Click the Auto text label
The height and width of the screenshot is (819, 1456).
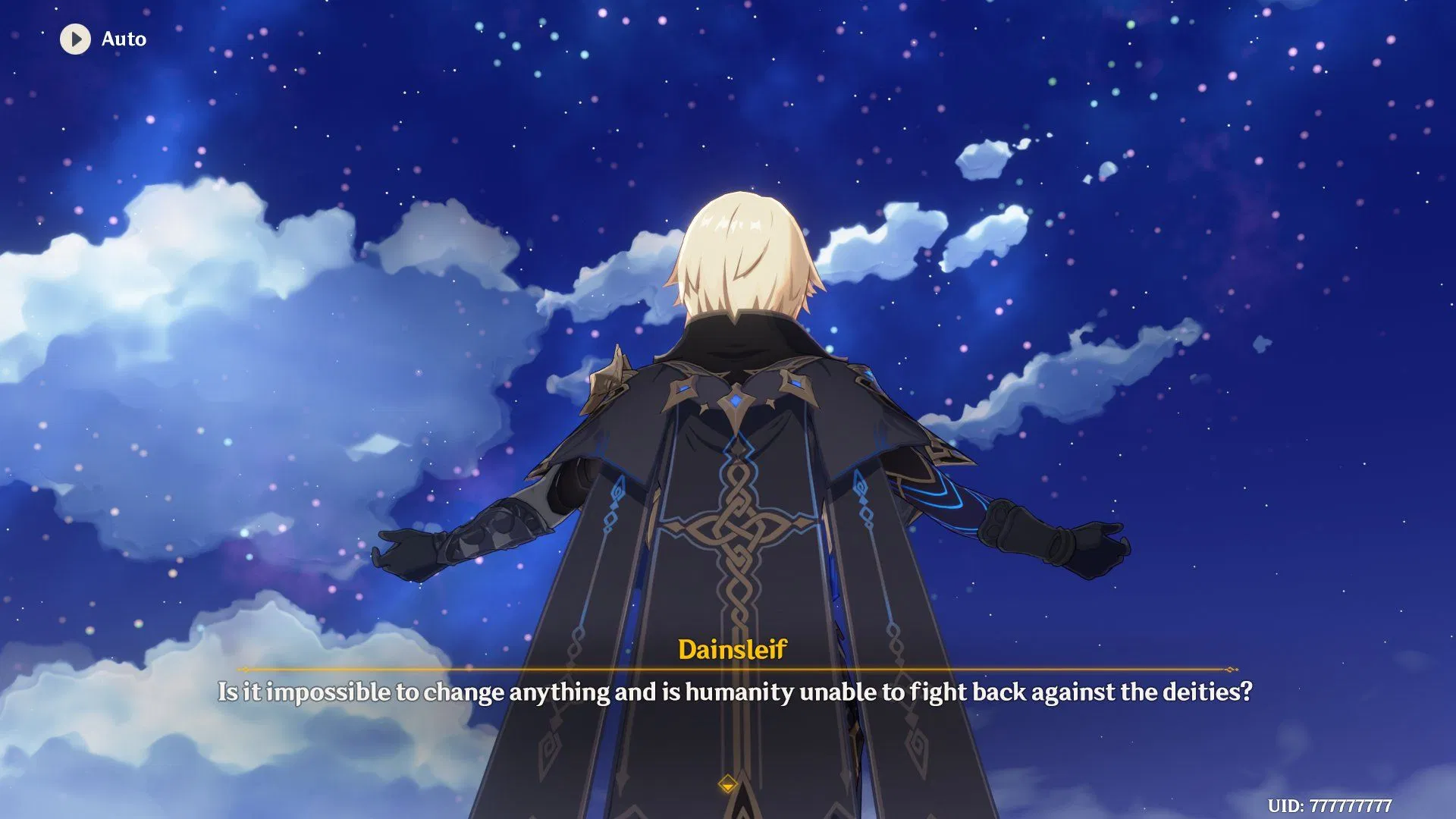pyautogui.click(x=124, y=39)
